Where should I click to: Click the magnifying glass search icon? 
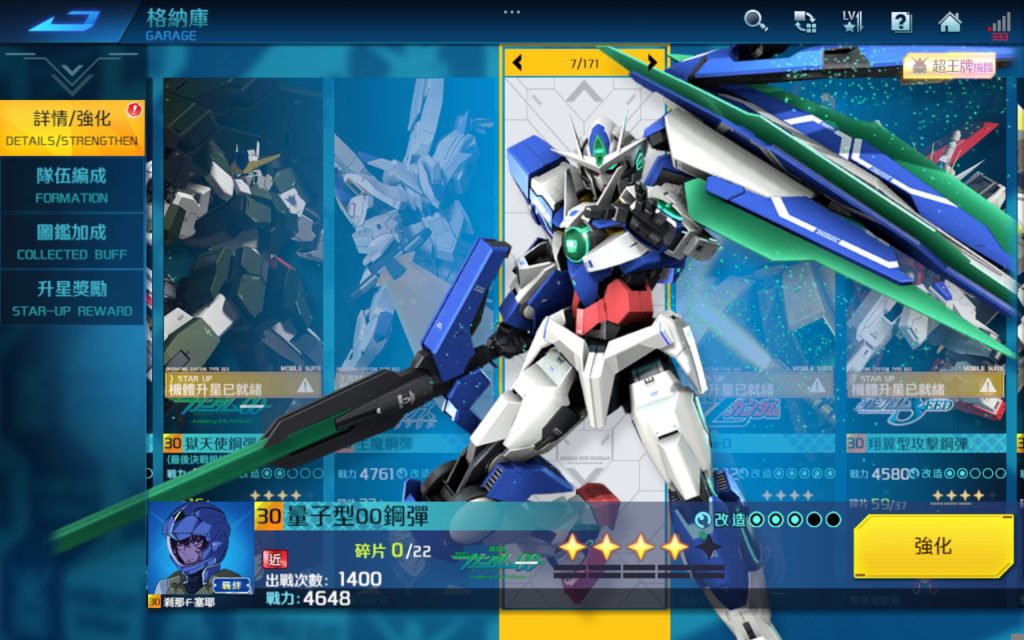[756, 21]
